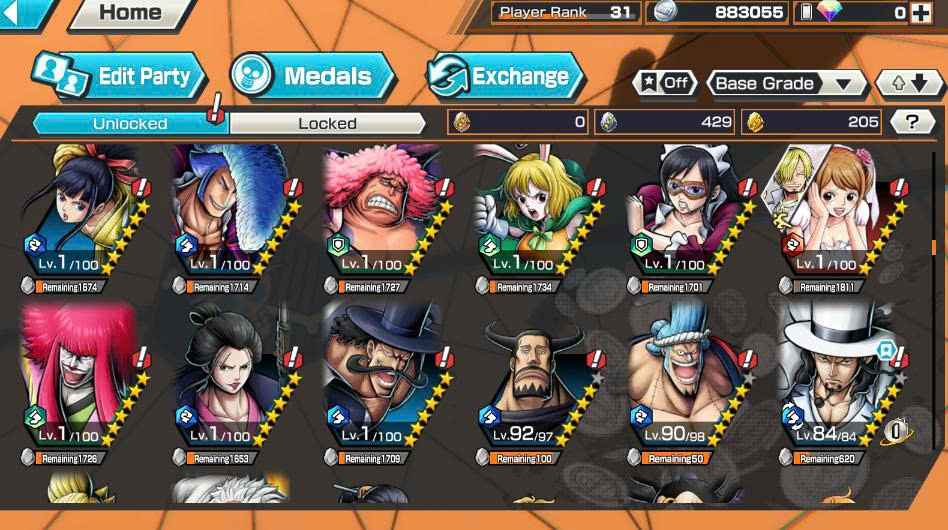
Task: Open the Exchange screen
Action: (x=505, y=76)
